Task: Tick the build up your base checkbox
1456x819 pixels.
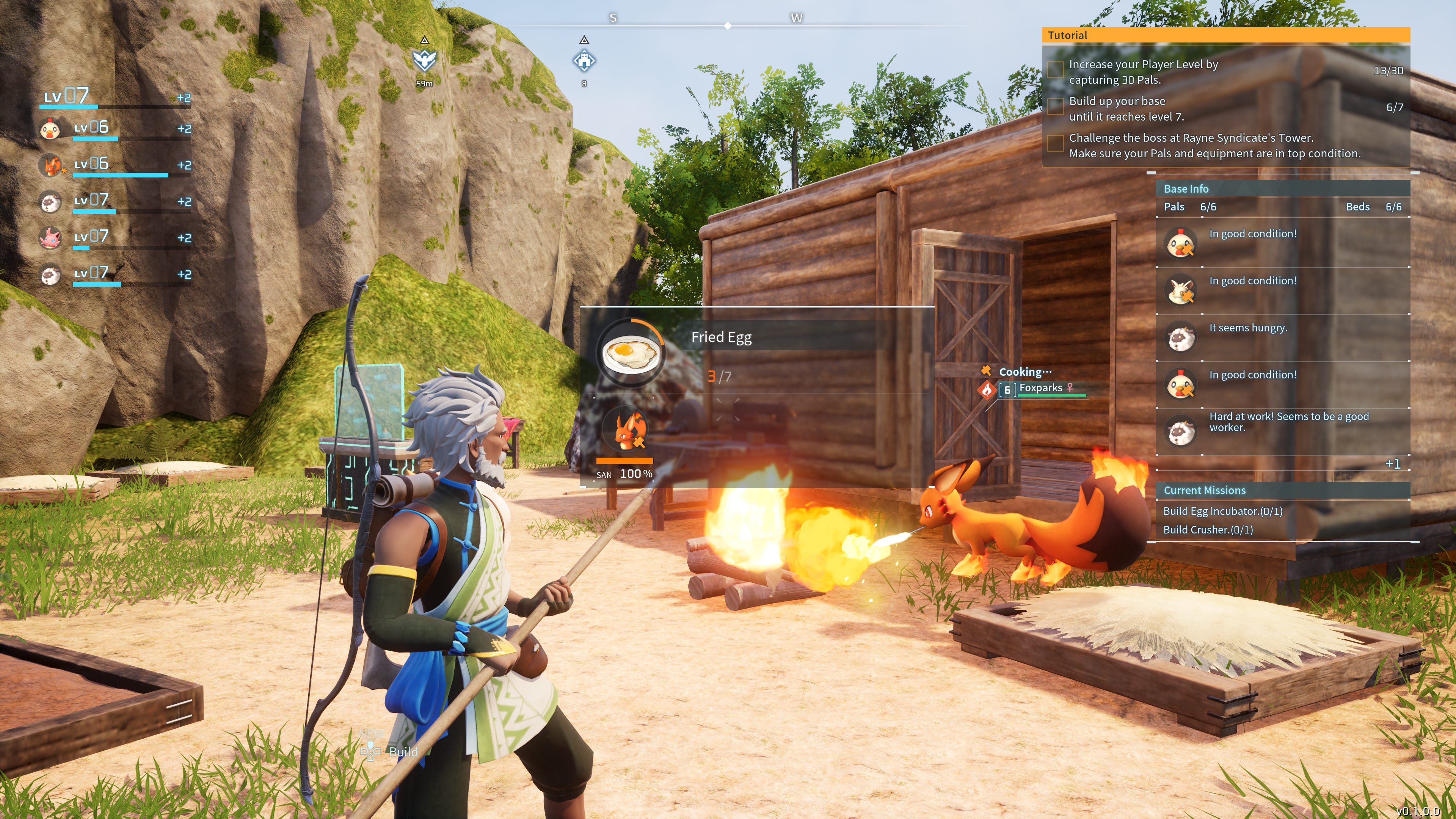Action: coord(1055,107)
